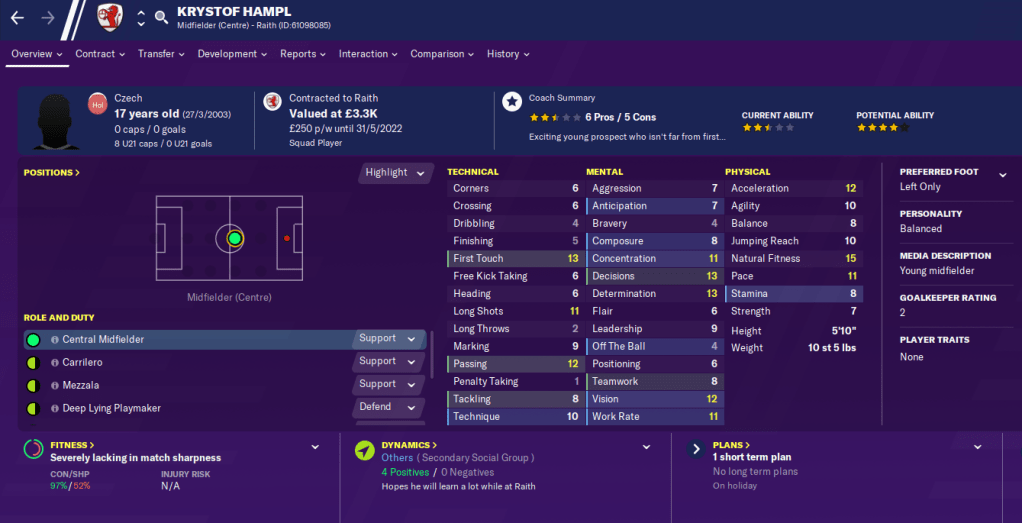Open the search magnifier icon

(161, 17)
